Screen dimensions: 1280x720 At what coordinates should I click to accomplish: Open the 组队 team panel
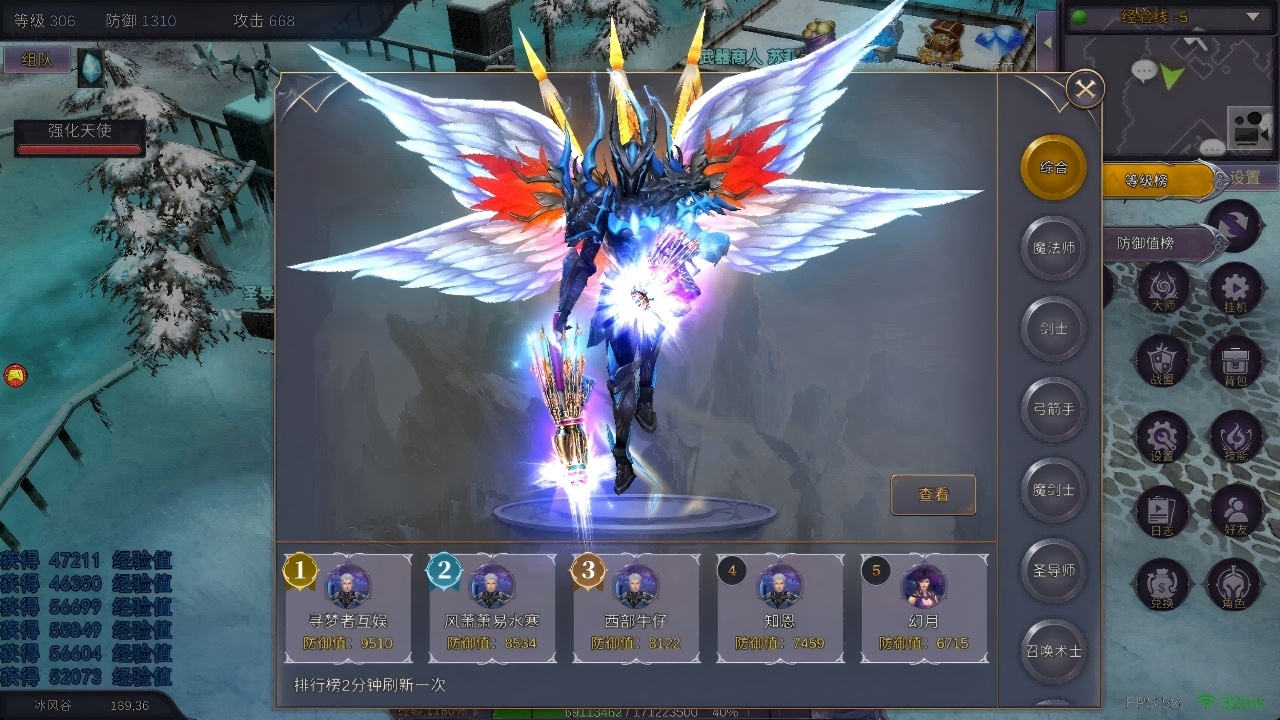pyautogui.click(x=37, y=60)
